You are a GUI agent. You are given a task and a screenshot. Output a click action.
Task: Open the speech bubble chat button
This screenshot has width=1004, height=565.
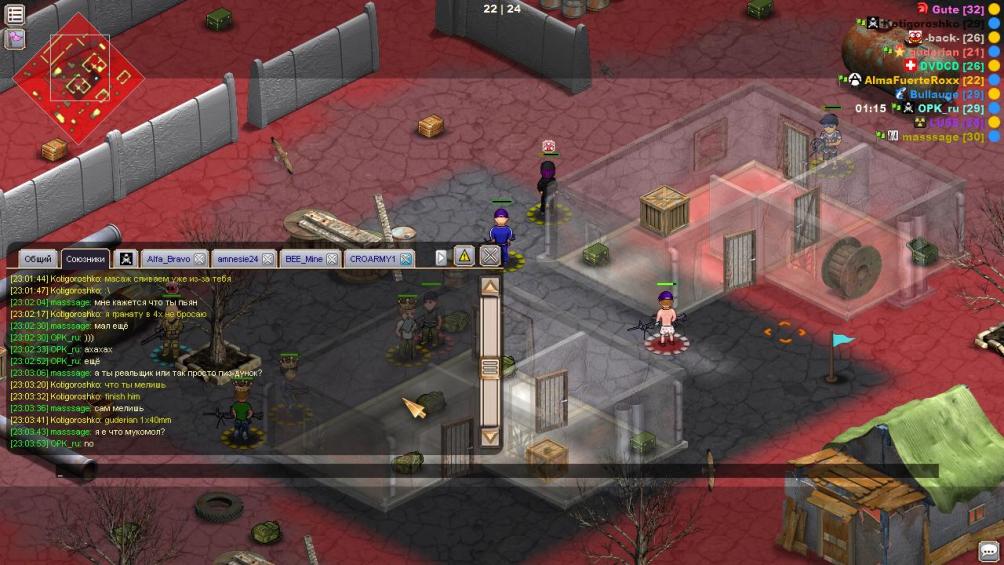989,550
